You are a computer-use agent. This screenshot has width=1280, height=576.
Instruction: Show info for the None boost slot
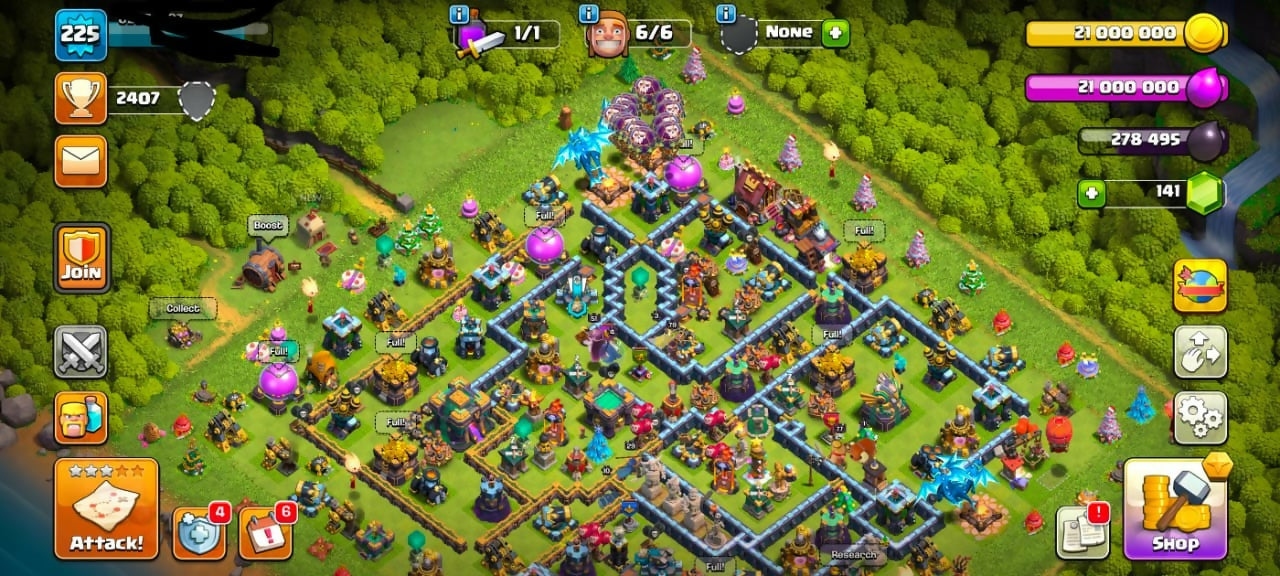(726, 14)
